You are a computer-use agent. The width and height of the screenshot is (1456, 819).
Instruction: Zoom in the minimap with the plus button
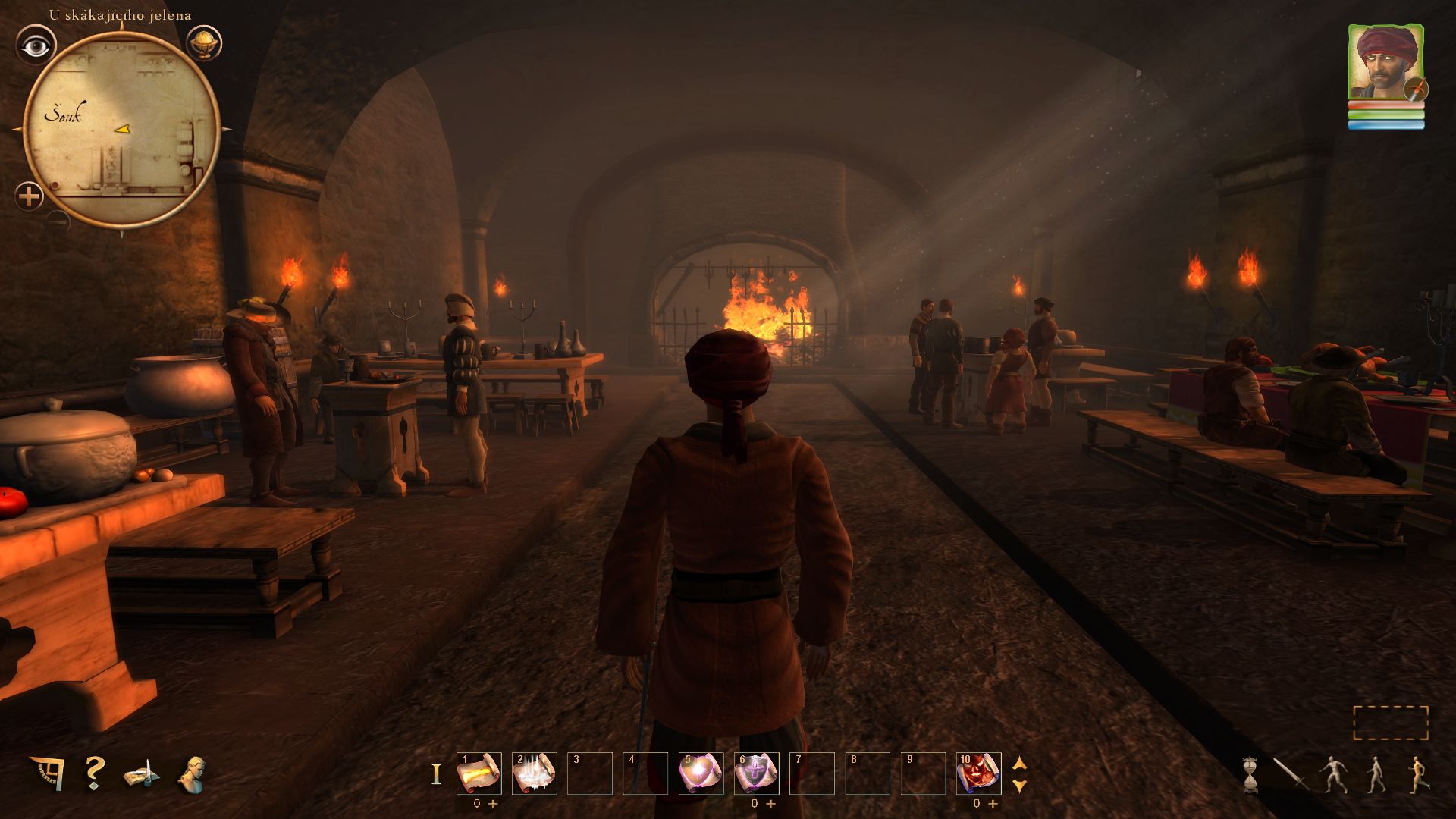tap(30, 197)
